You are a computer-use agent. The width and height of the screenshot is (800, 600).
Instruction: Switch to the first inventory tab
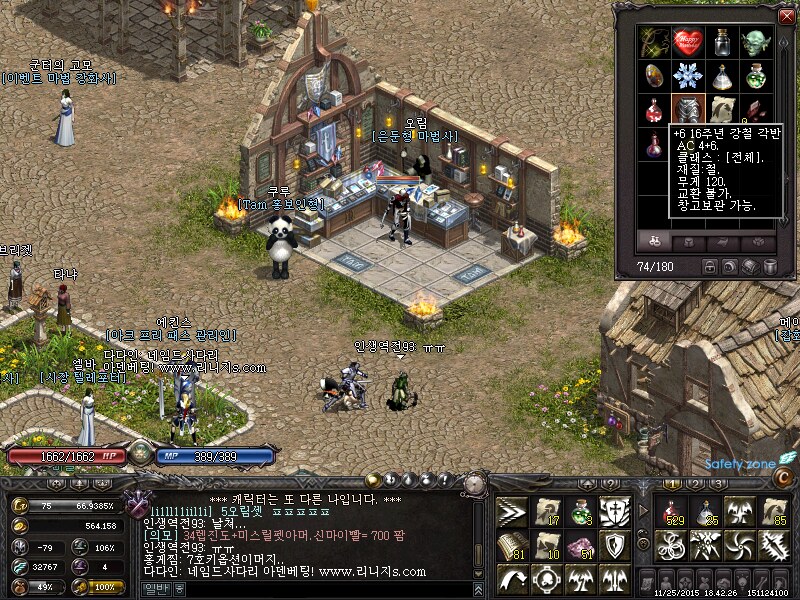[x=656, y=241]
